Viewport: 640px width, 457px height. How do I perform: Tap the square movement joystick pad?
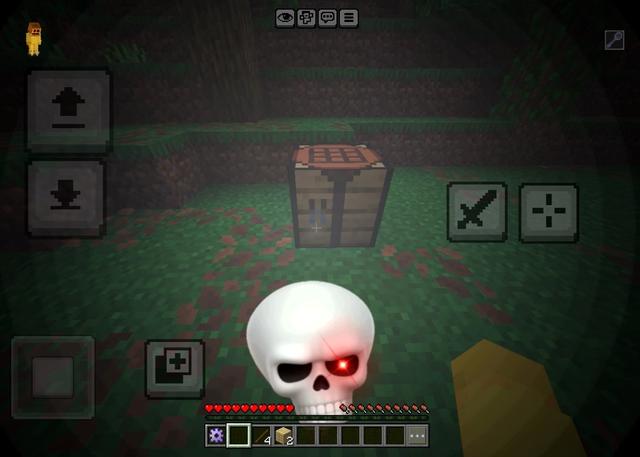[x=52, y=377]
